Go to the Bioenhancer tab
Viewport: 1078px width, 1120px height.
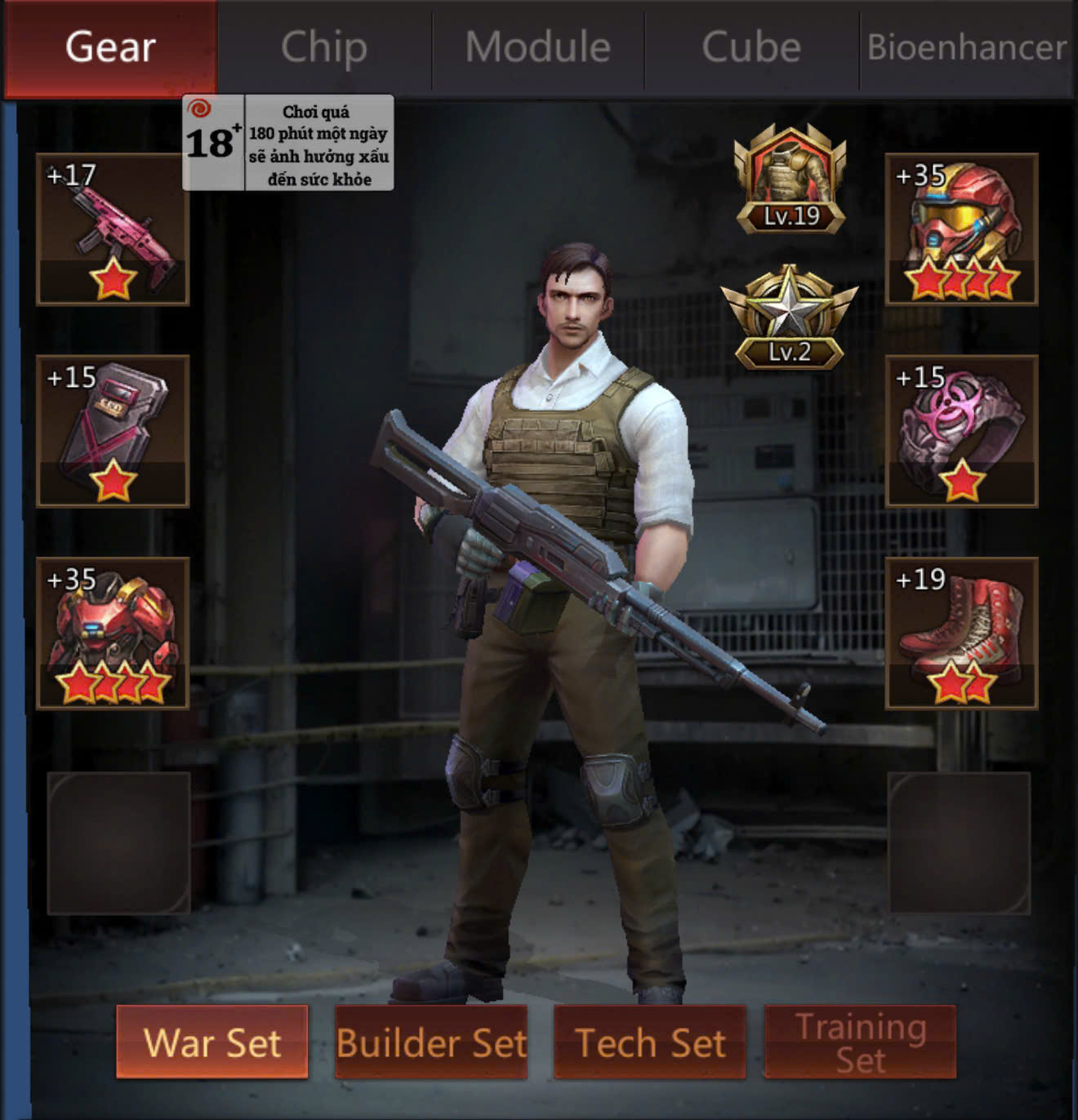[967, 47]
